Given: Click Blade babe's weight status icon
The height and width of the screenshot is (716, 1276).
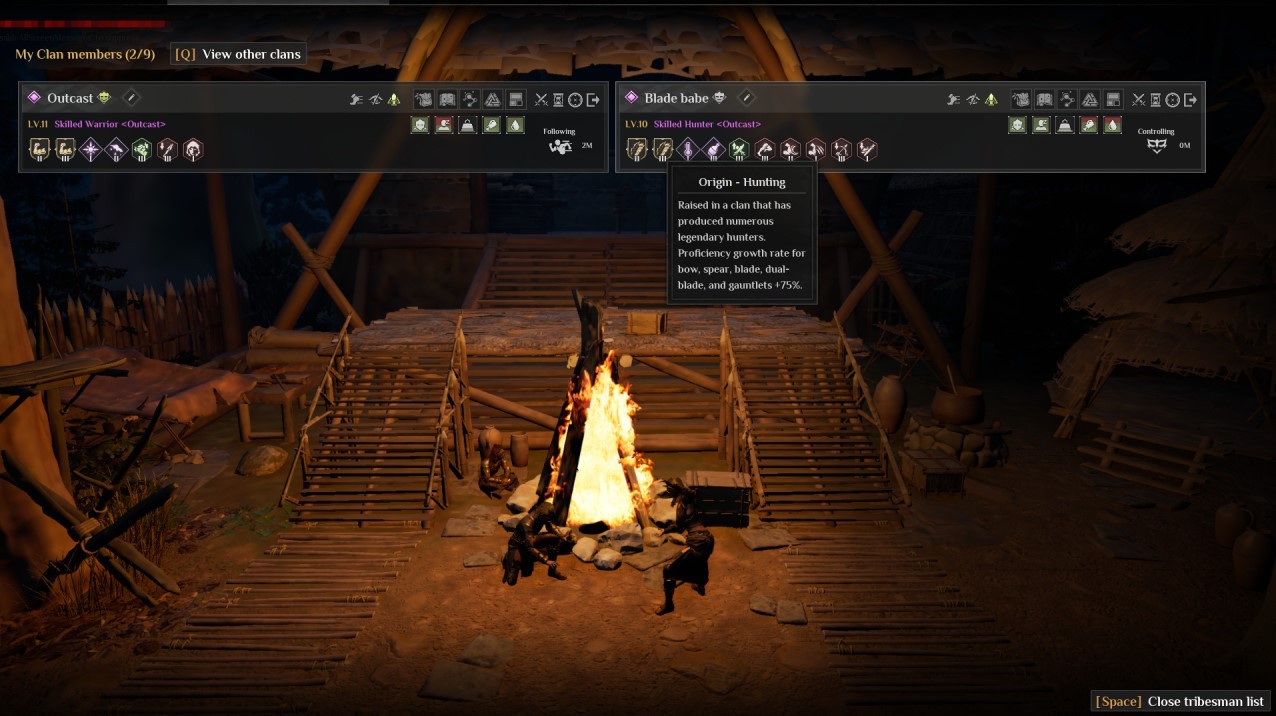Looking at the screenshot, I should 1066,125.
